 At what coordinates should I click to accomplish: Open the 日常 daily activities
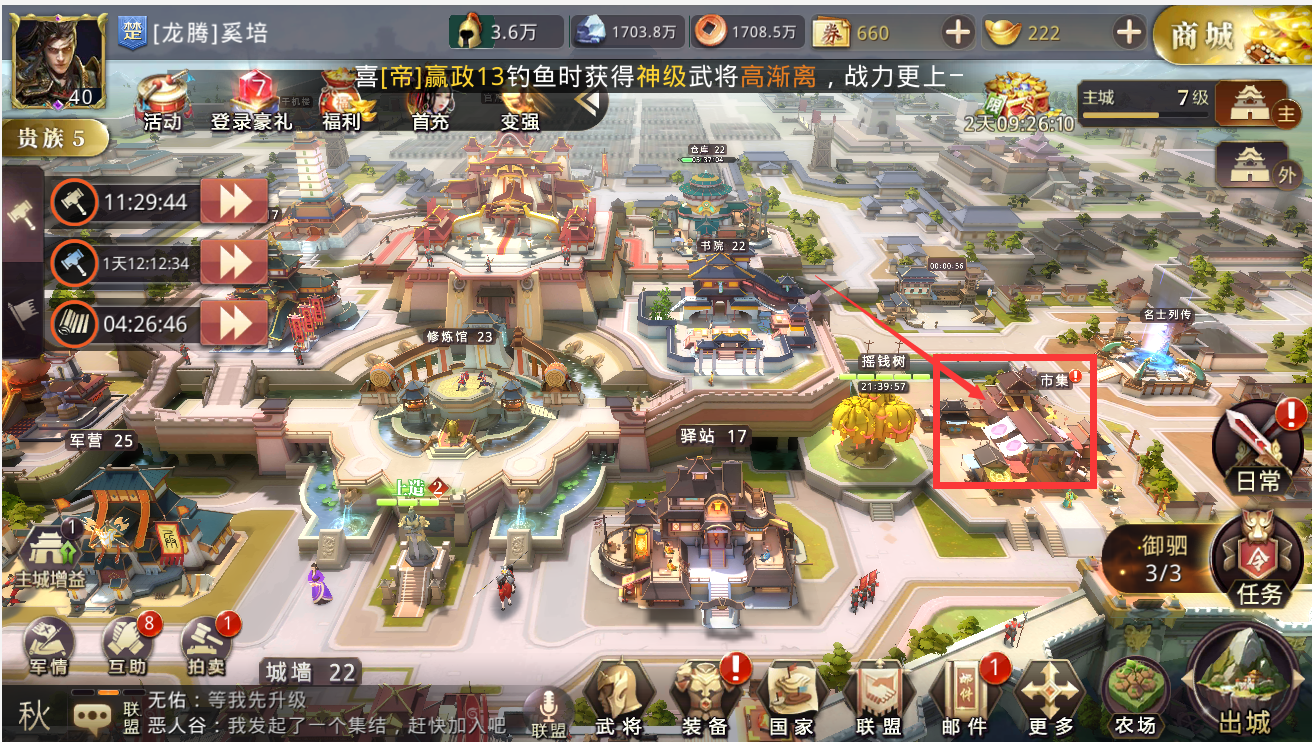pyautogui.click(x=1257, y=448)
